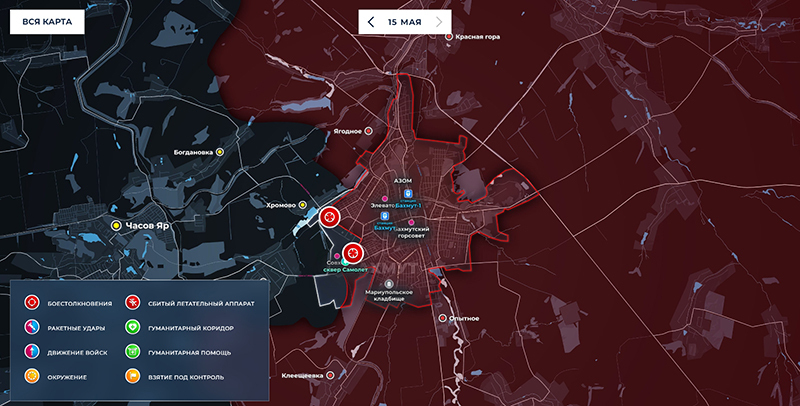Open the Красная гора map marker

(449, 36)
